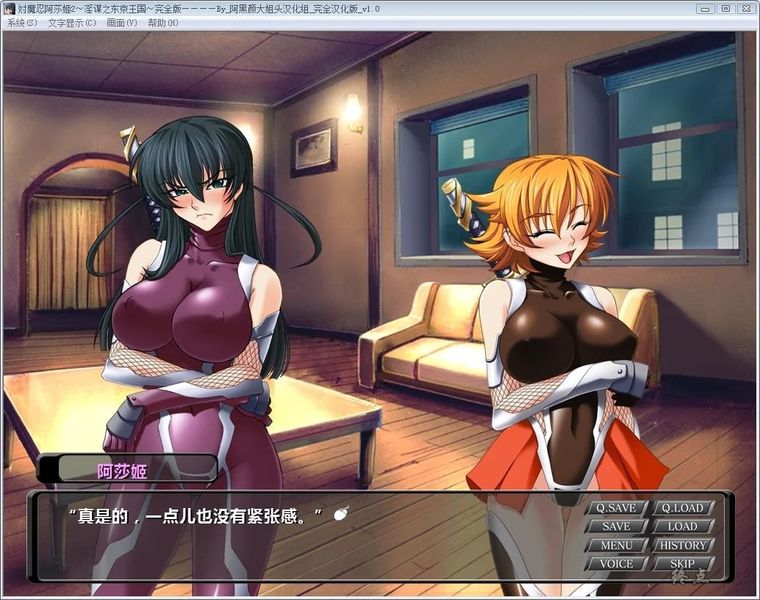The image size is (760, 600).
Task: Activate SKIP to fast-forward text
Action: (x=682, y=564)
